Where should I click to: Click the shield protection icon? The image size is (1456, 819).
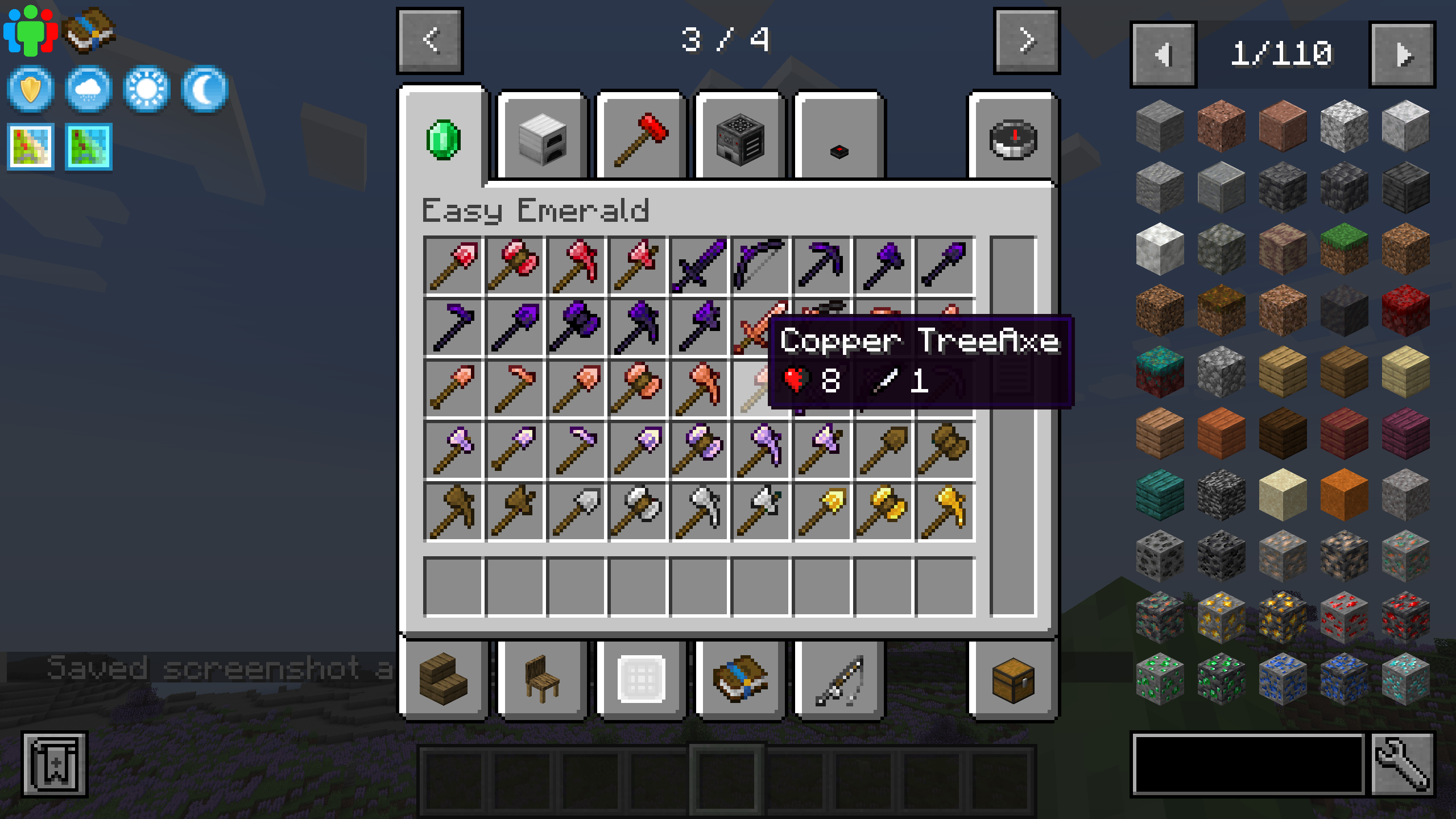pos(31,88)
